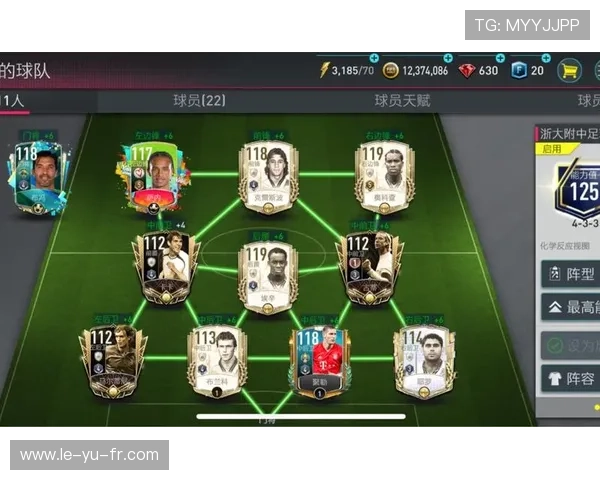The height and width of the screenshot is (480, 600).
Task: Open the 阵容 squad button
Action: point(571,379)
